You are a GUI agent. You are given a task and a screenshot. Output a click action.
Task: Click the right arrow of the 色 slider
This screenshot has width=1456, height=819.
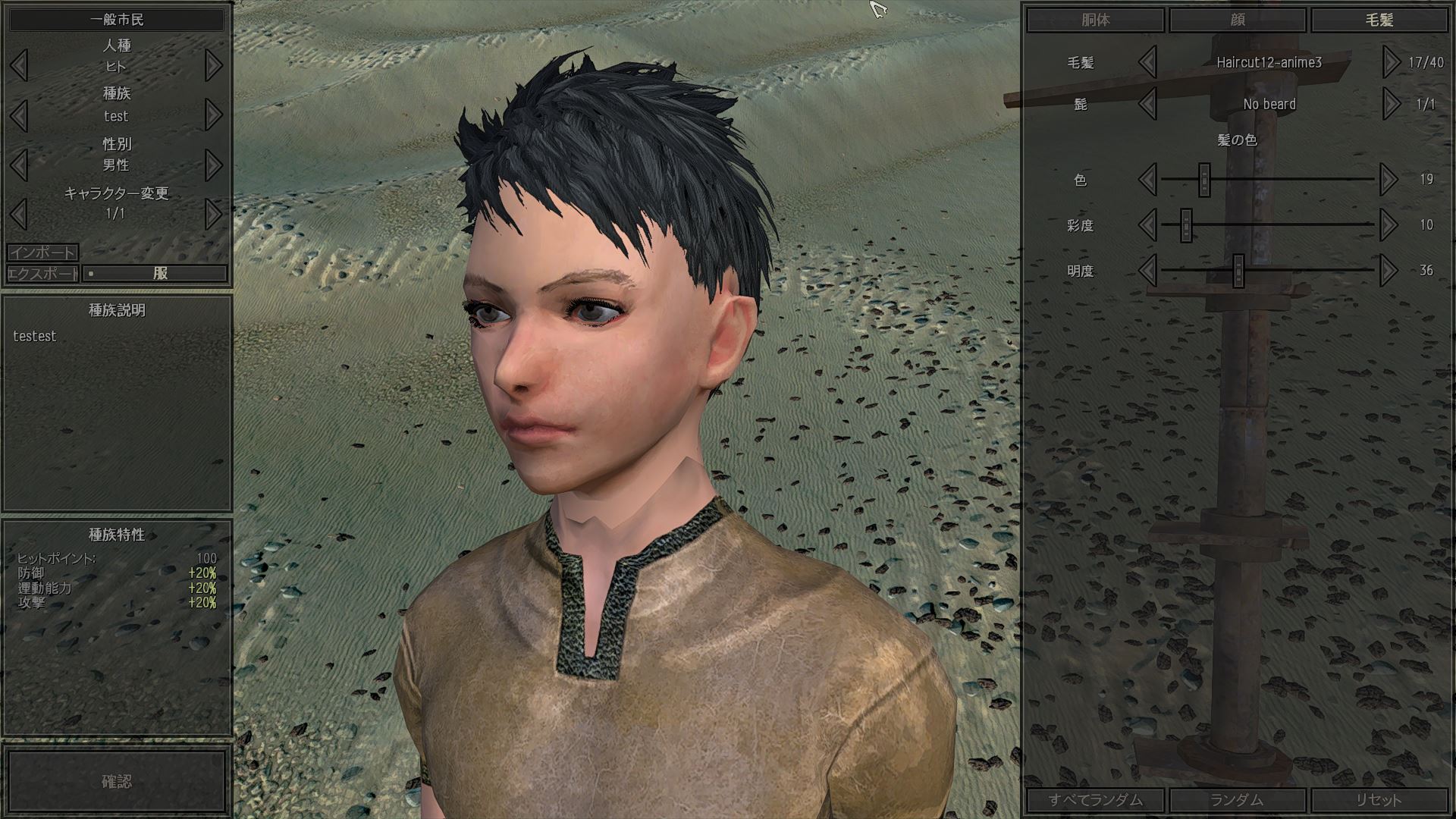1389,180
